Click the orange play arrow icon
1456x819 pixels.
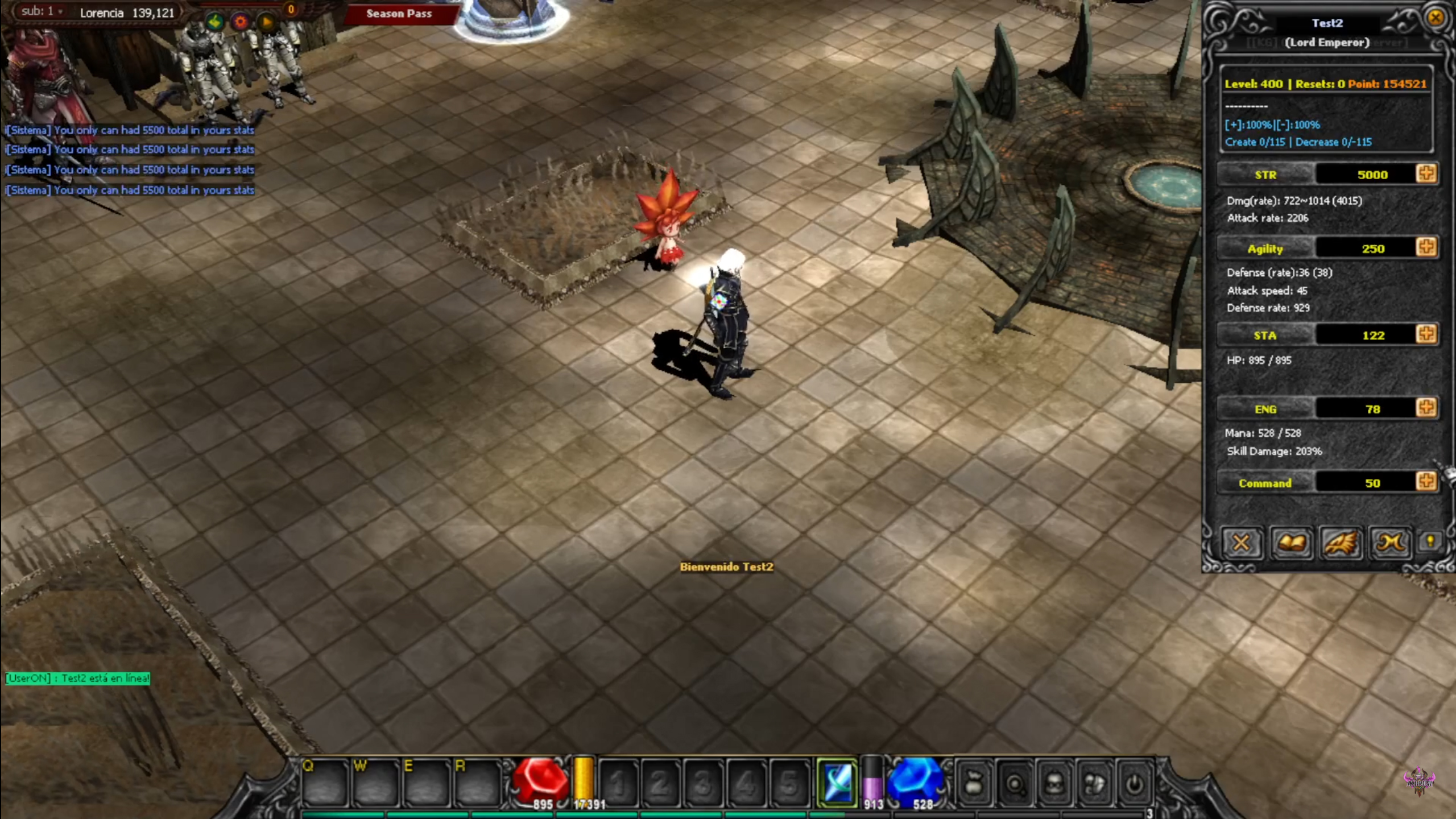[266, 22]
